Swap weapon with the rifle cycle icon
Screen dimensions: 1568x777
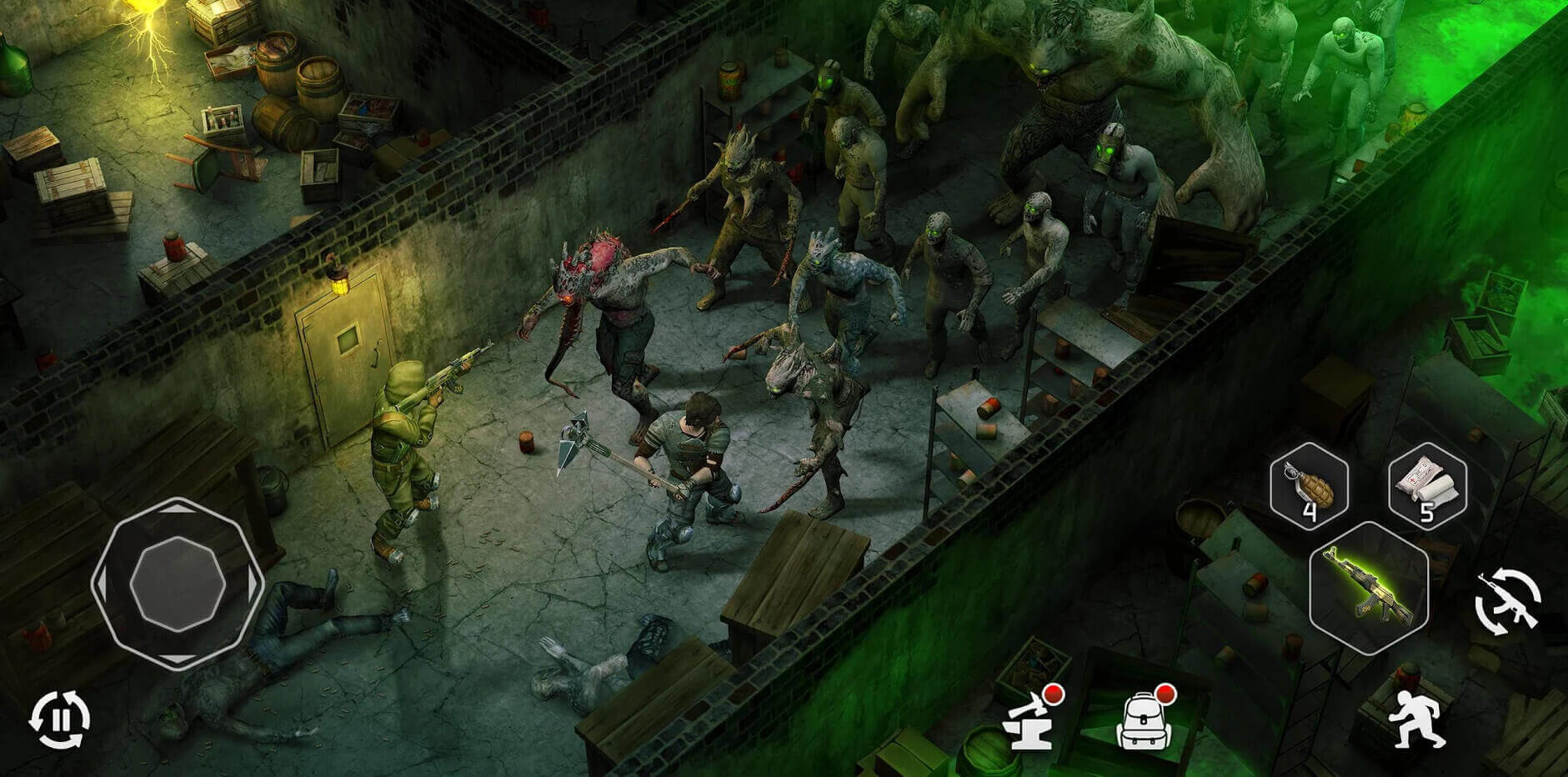pyautogui.click(x=1507, y=603)
